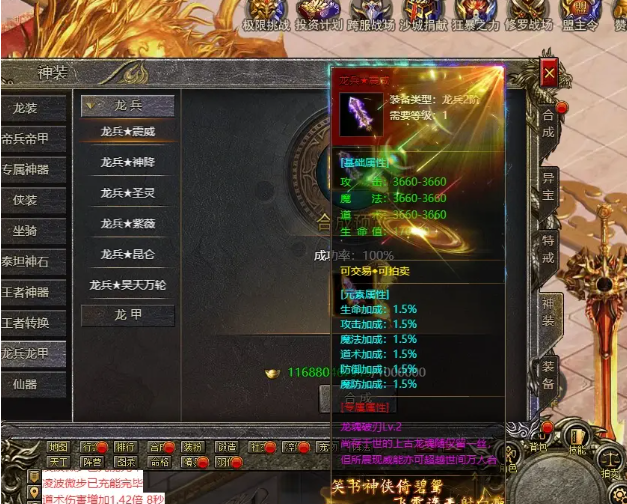The image size is (627, 504).
Task: Switch to the 异宝 side tab
Action: coord(548,184)
